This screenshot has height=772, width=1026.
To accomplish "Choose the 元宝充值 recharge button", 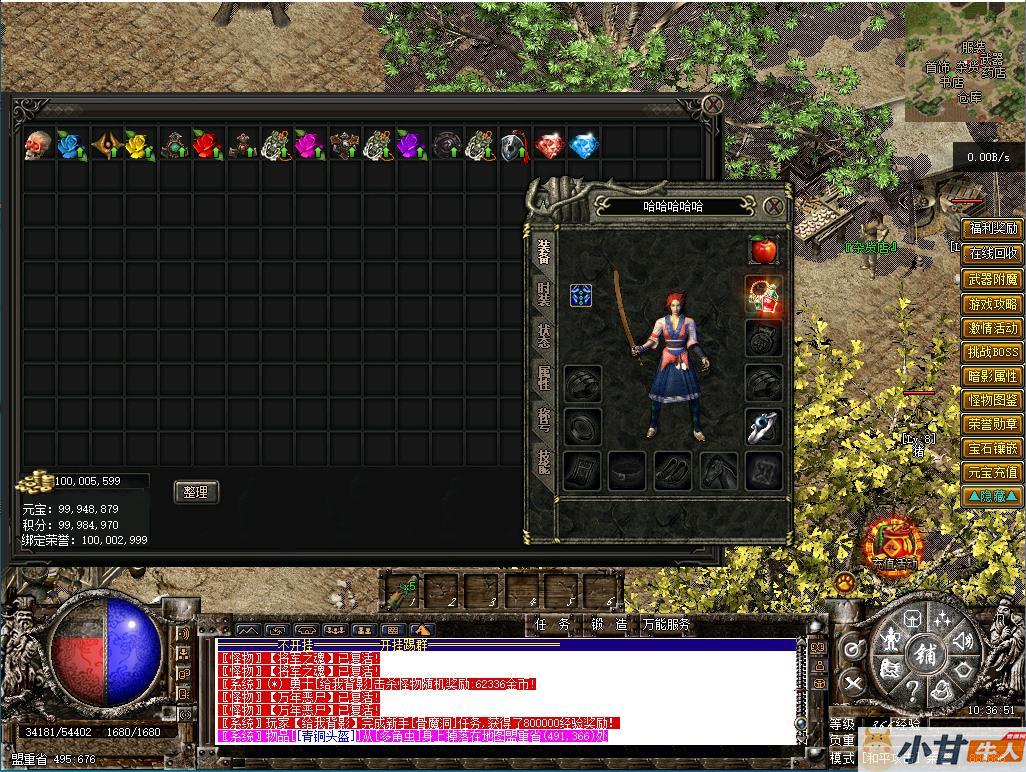I will 992,472.
